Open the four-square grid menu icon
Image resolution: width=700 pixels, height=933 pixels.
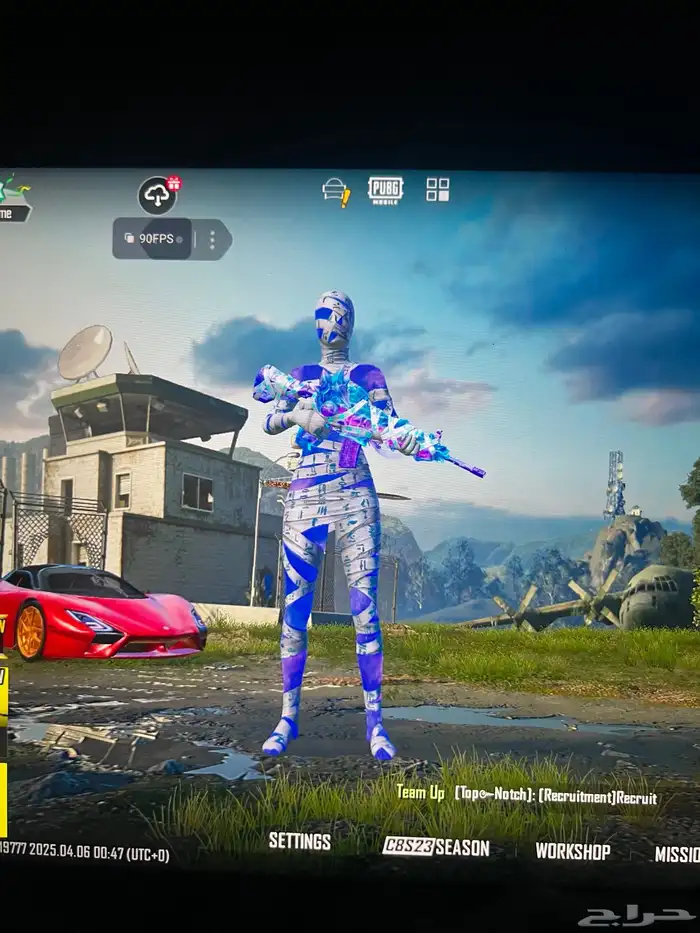[x=437, y=190]
